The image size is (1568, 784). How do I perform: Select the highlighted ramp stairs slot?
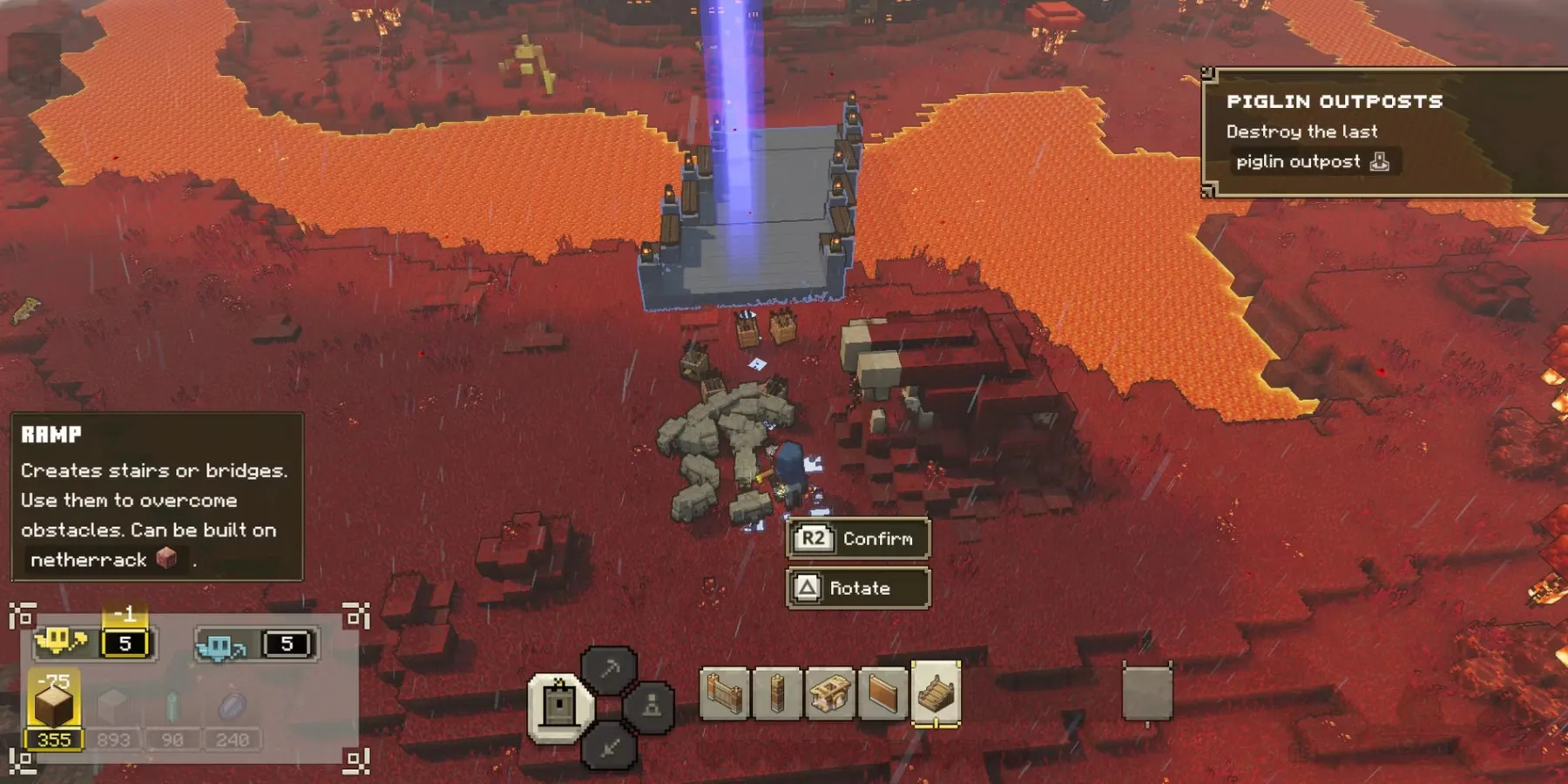pyautogui.click(x=936, y=694)
